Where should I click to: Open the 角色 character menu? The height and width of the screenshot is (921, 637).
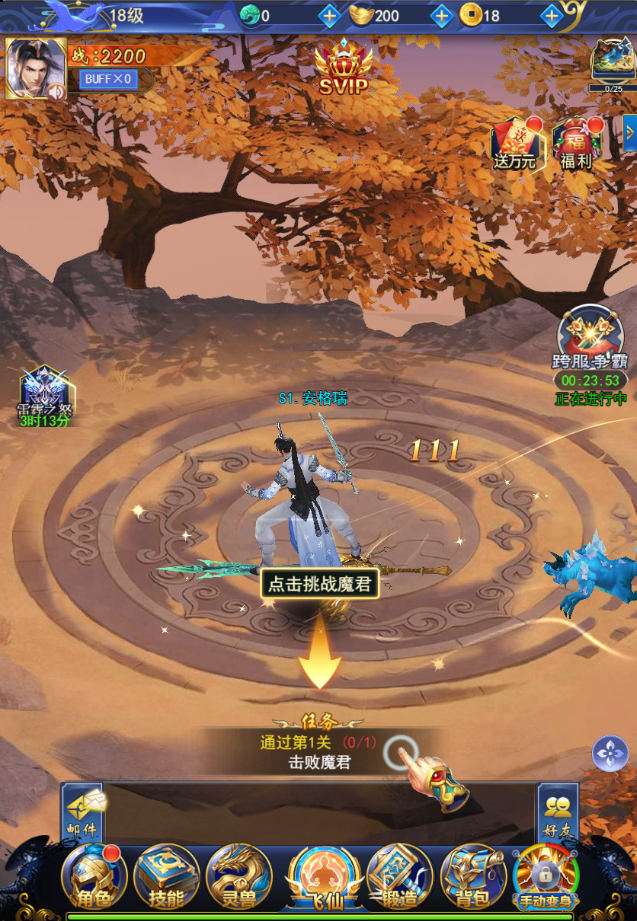(93, 877)
